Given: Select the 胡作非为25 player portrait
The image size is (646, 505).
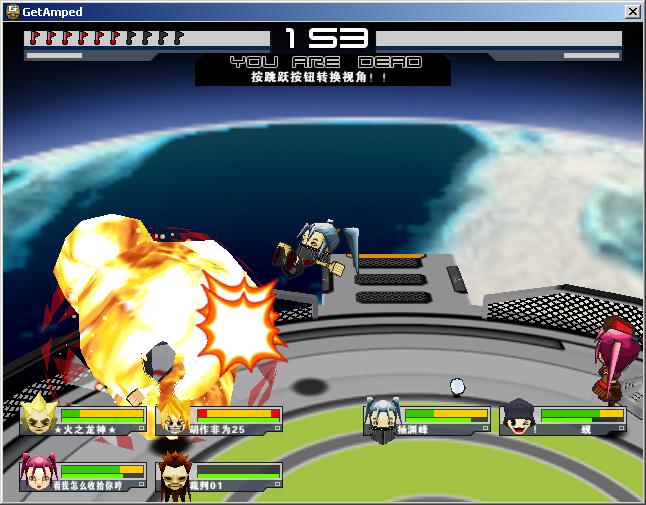Looking at the screenshot, I should pos(174,418).
